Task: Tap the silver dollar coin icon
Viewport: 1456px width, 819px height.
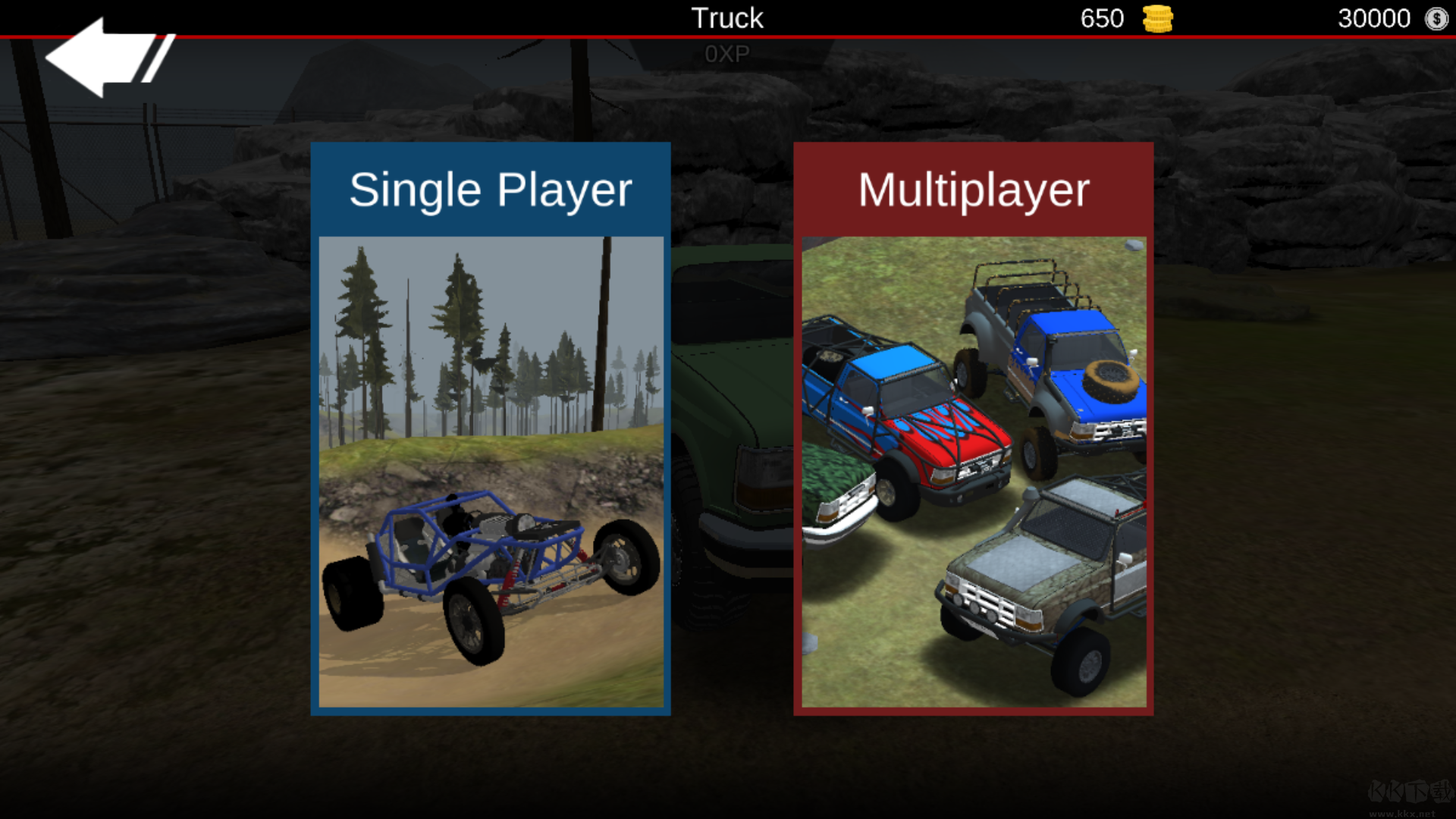Action: point(1436,19)
